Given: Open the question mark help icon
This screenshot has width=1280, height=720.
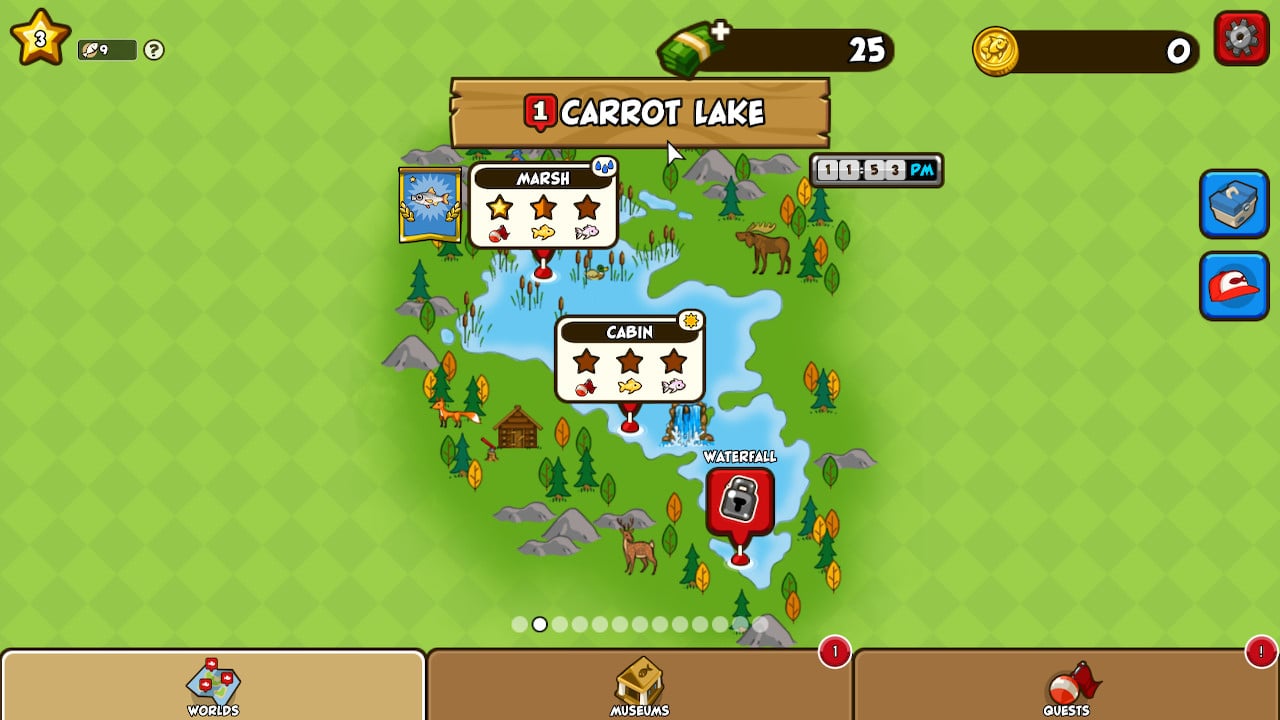Looking at the screenshot, I should pos(152,52).
